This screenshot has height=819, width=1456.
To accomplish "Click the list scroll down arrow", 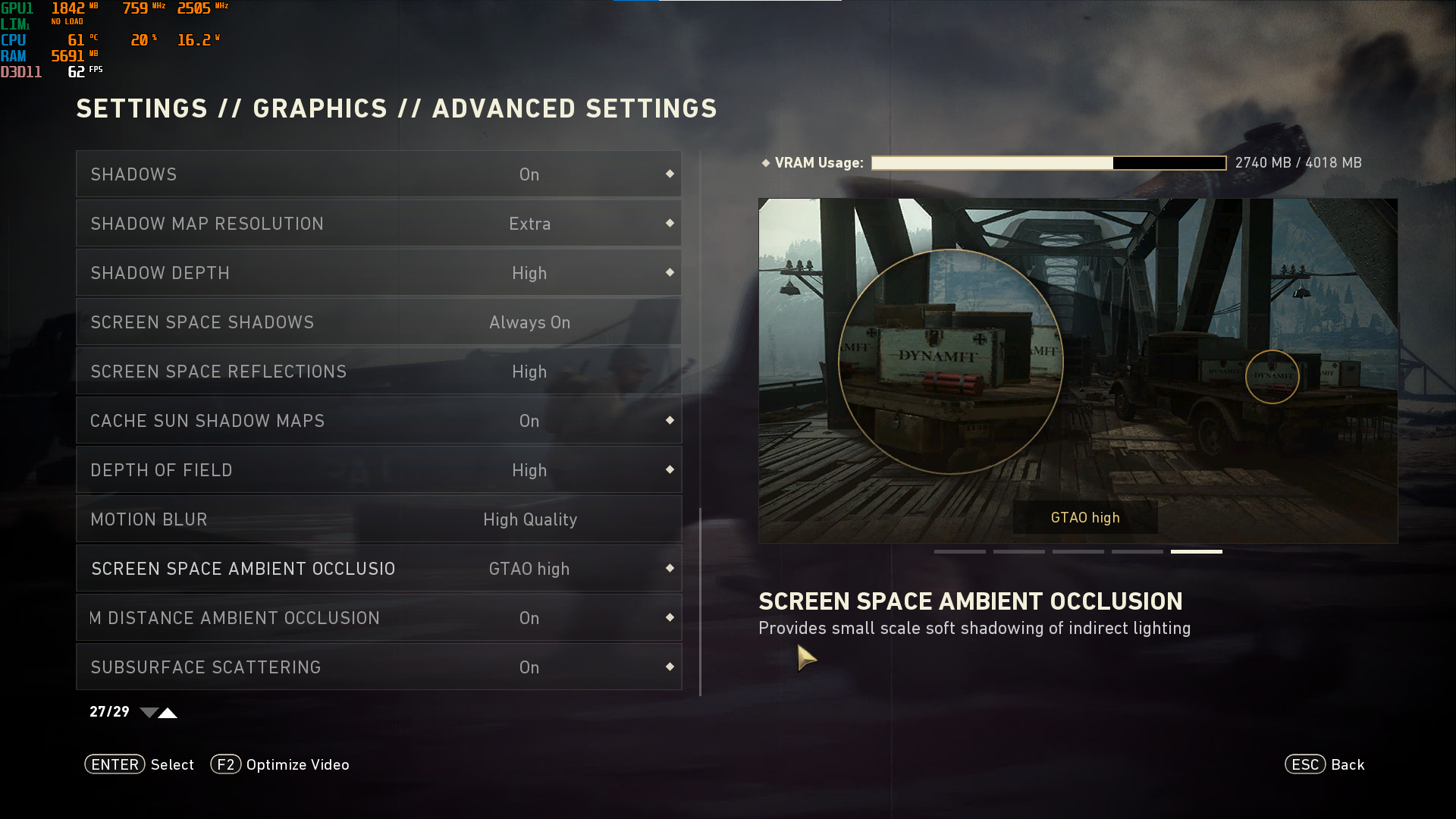I will pyautogui.click(x=149, y=713).
